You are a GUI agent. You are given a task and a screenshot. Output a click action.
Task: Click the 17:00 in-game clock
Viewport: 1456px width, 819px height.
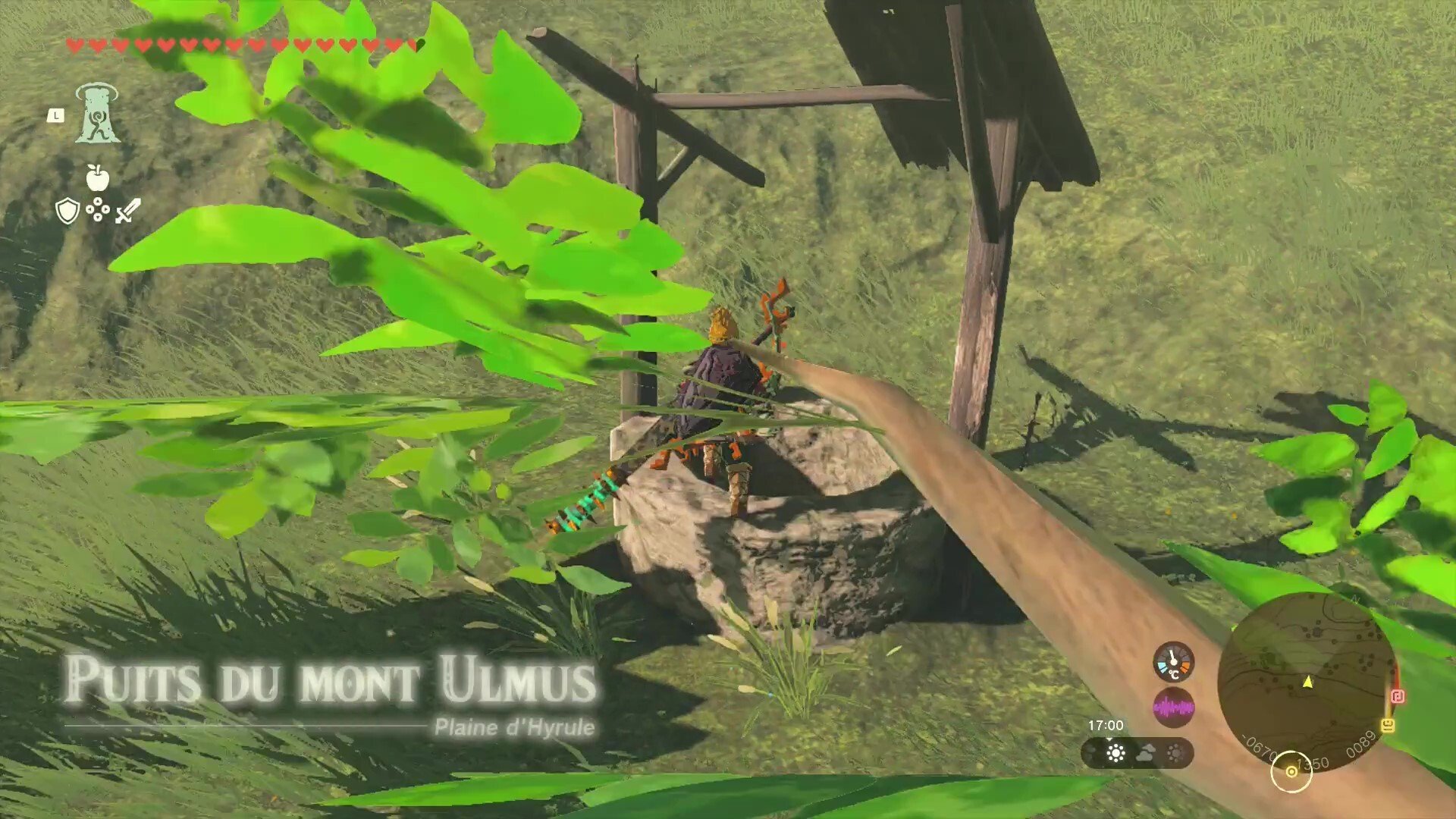[x=1106, y=724]
